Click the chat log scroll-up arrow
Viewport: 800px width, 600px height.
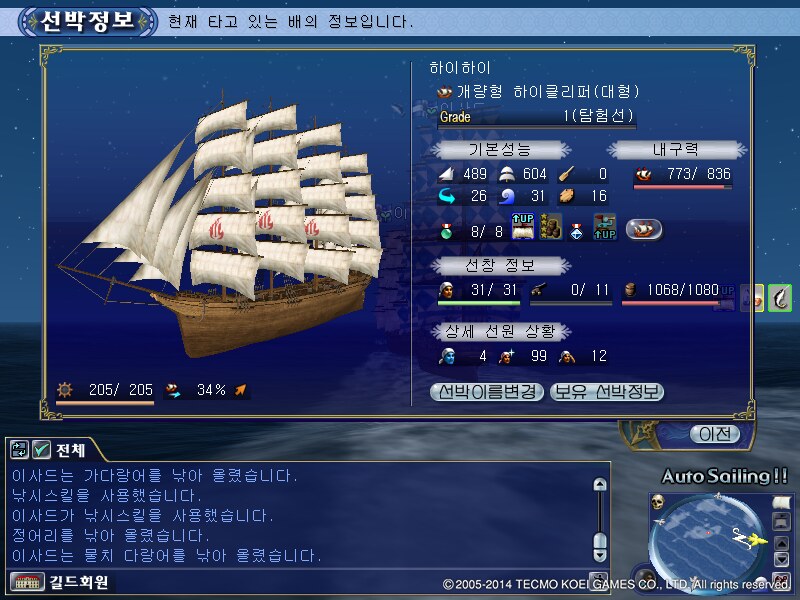pos(600,485)
